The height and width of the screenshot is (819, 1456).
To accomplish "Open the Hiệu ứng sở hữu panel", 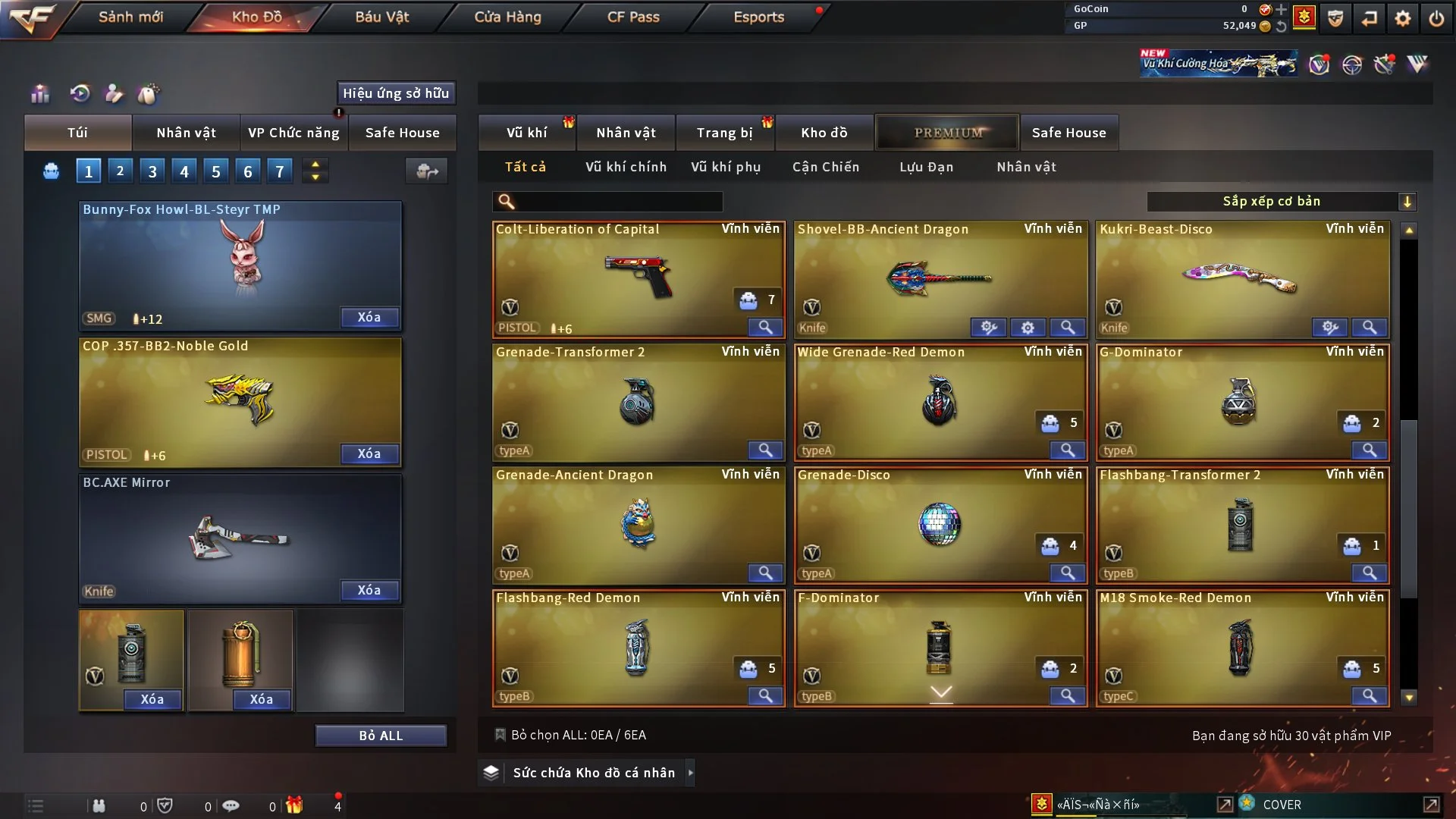I will [396, 93].
